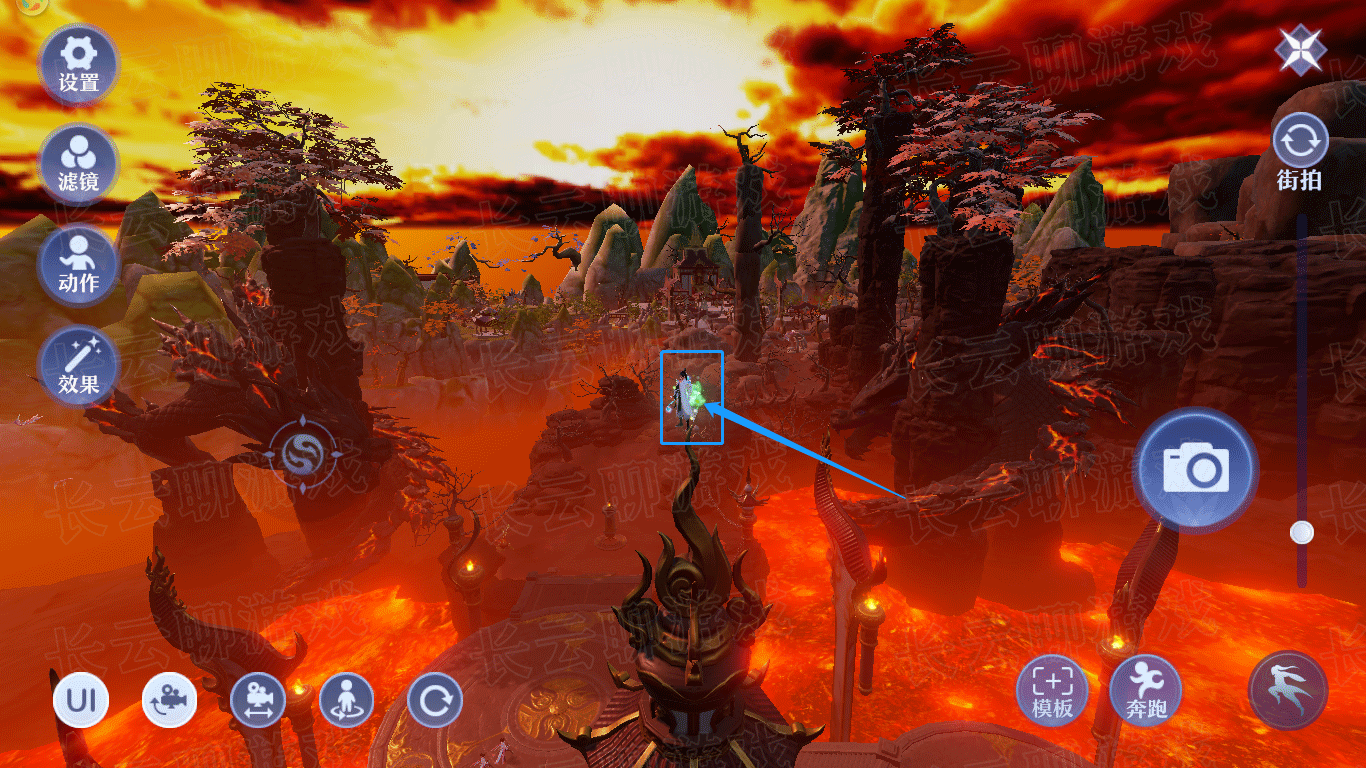
Task: Activate the leaping figure jump button
Action: (x=1288, y=690)
